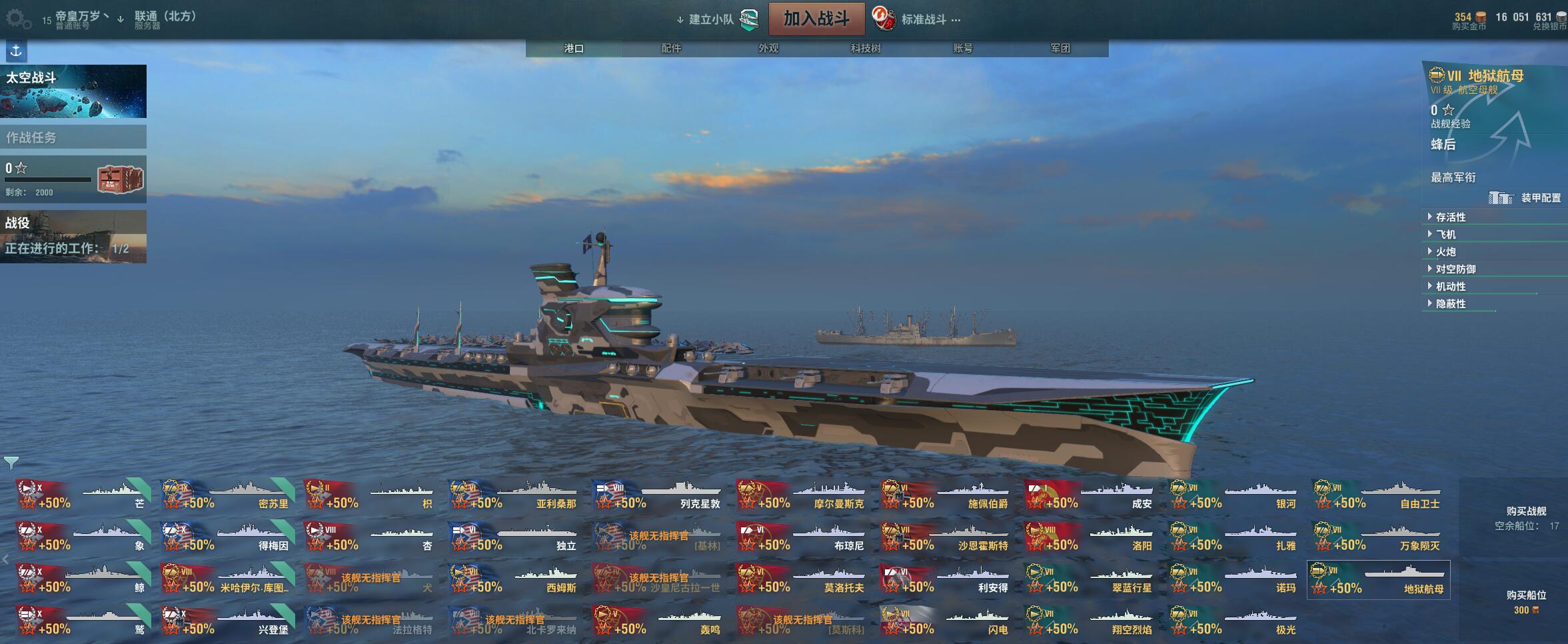Create a division with 建立小队
The height and width of the screenshot is (644, 1568).
[x=711, y=19]
